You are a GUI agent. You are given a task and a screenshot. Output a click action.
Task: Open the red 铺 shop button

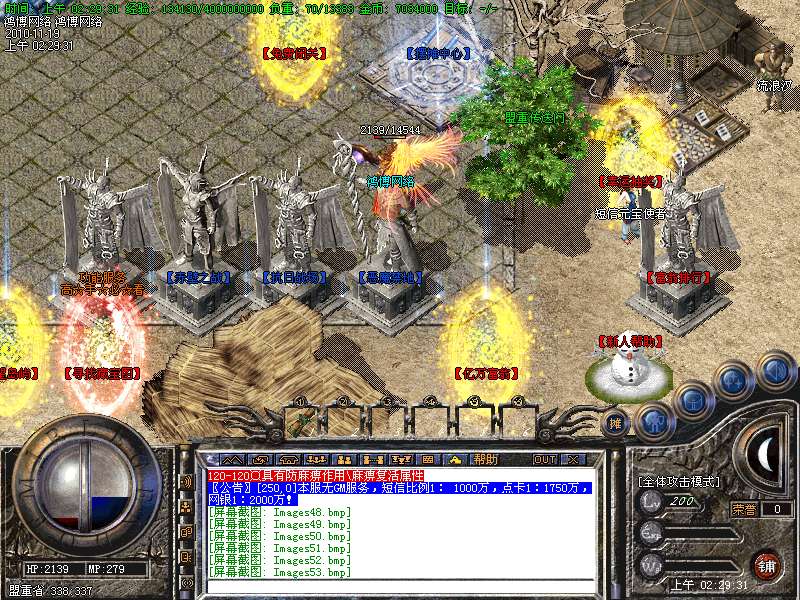click(x=766, y=564)
